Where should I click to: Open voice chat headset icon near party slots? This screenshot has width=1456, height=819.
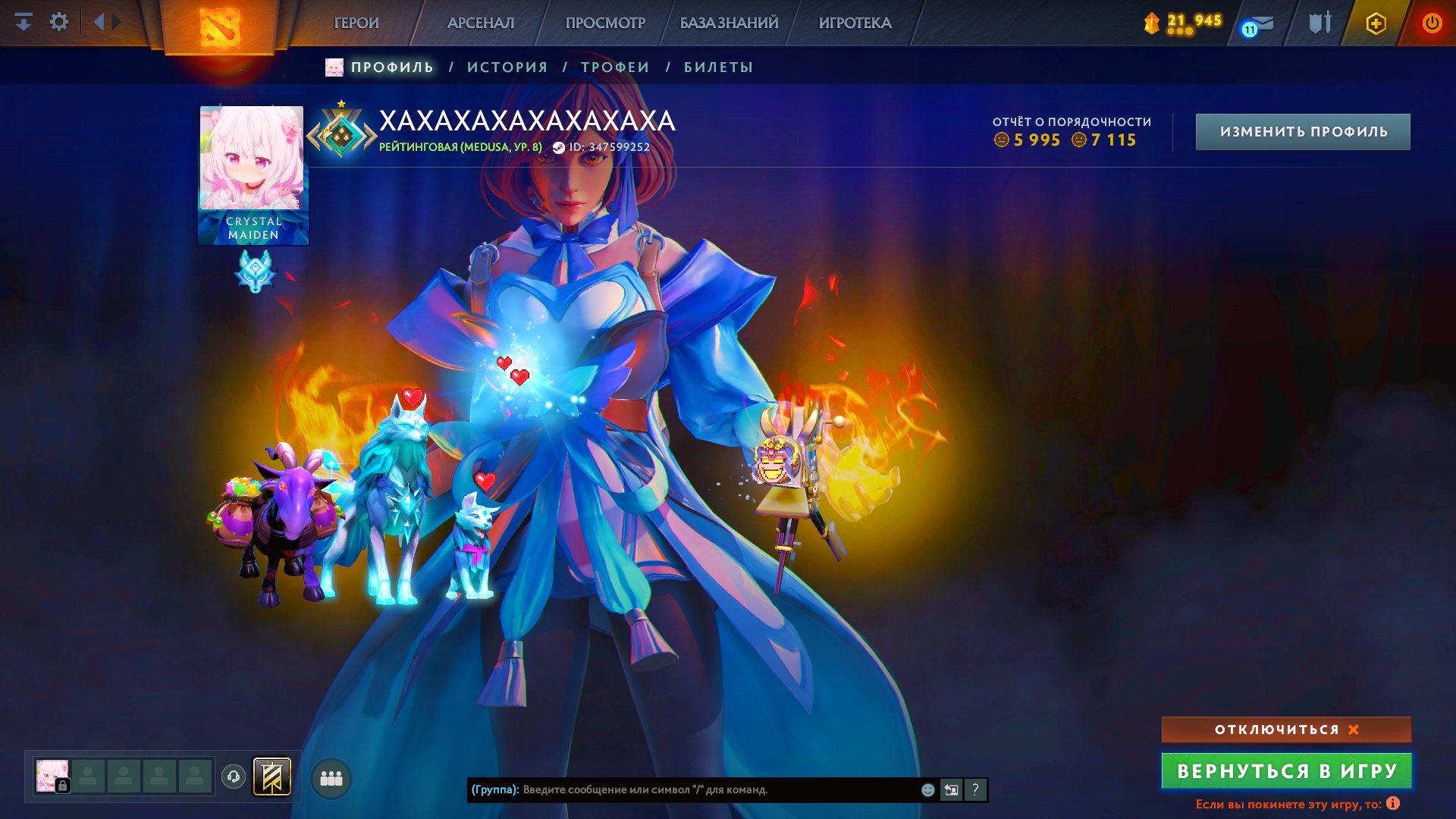coord(233,777)
